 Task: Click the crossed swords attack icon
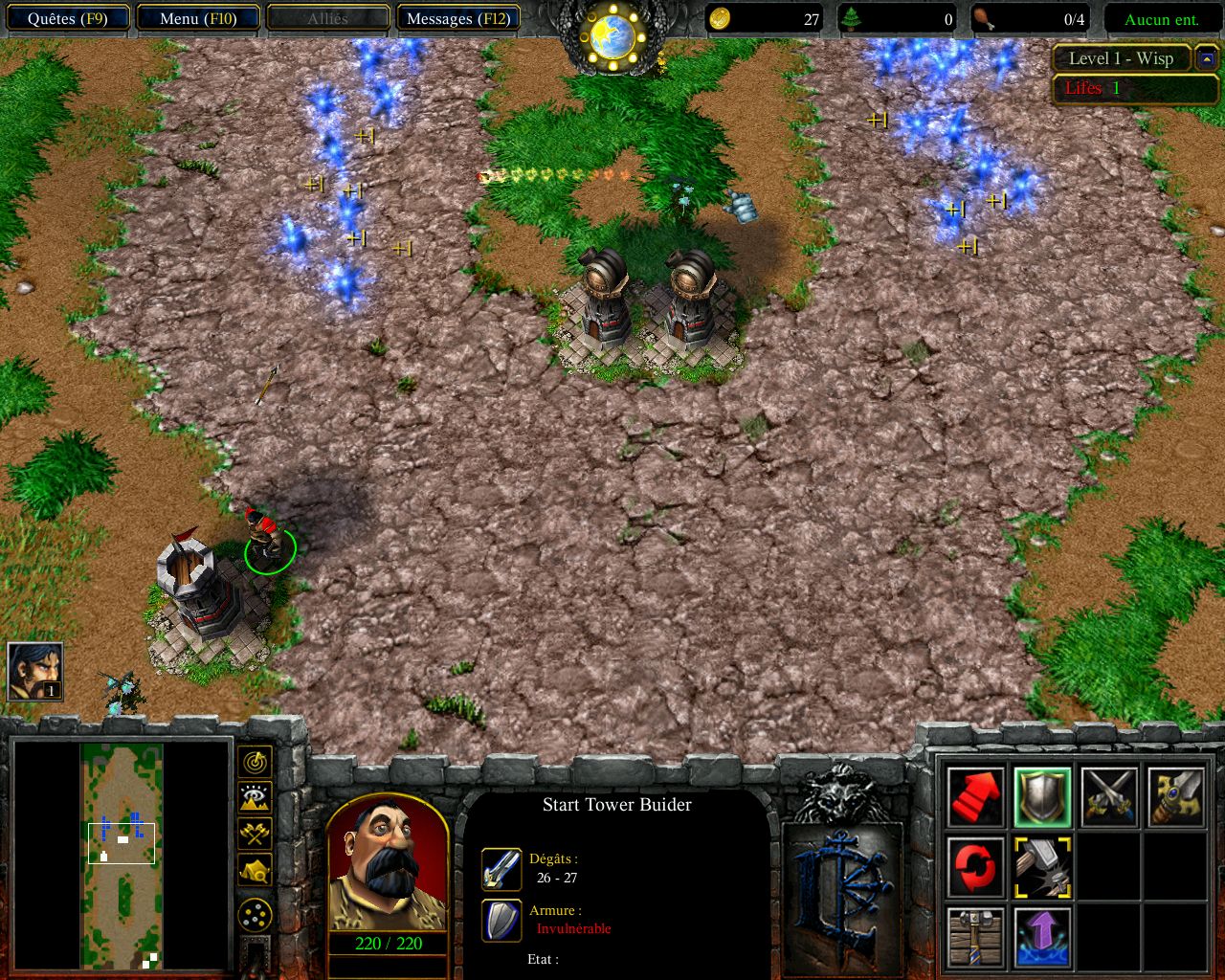point(1110,796)
